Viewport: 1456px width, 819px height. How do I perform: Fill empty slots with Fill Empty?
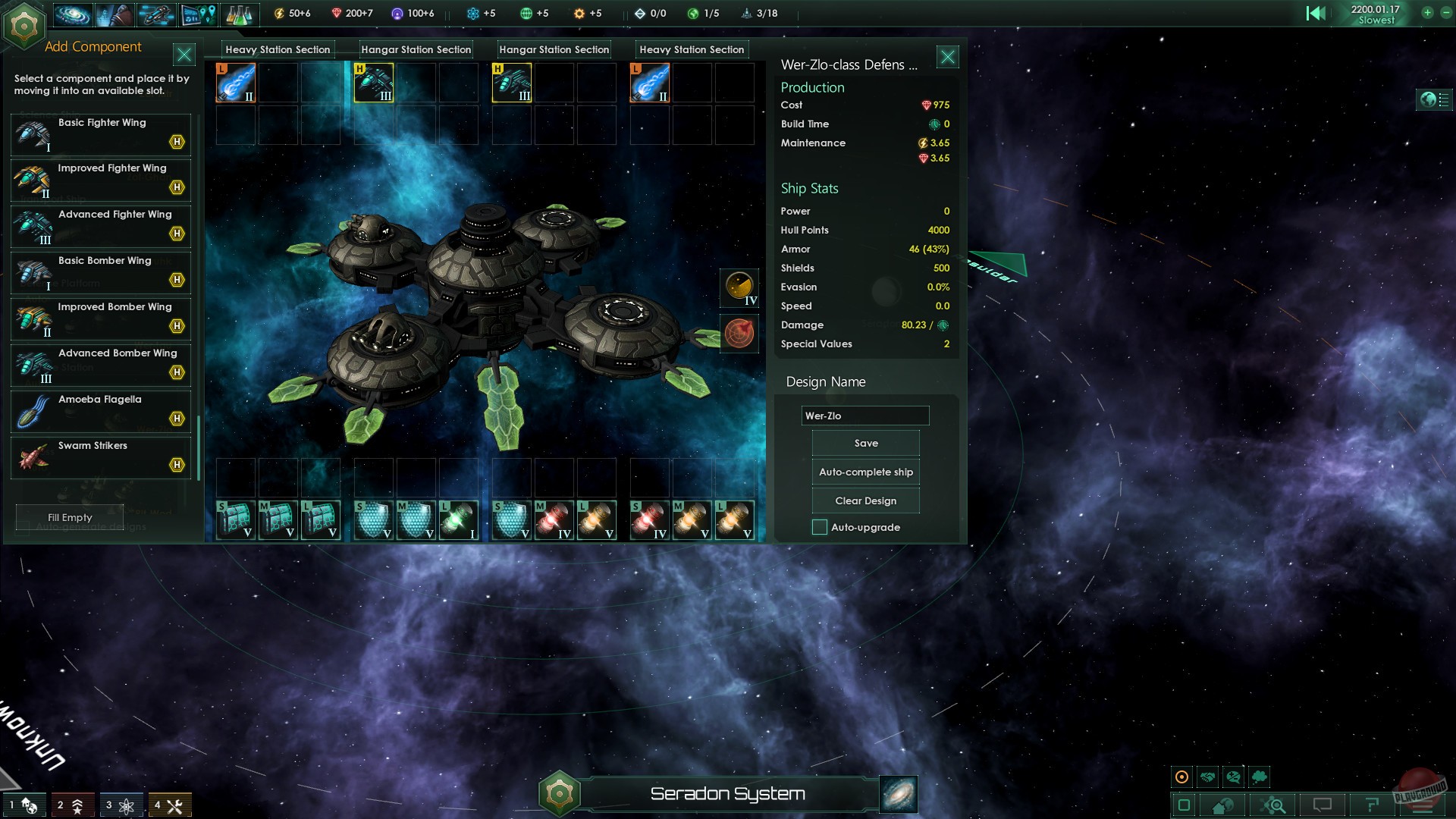tap(70, 518)
